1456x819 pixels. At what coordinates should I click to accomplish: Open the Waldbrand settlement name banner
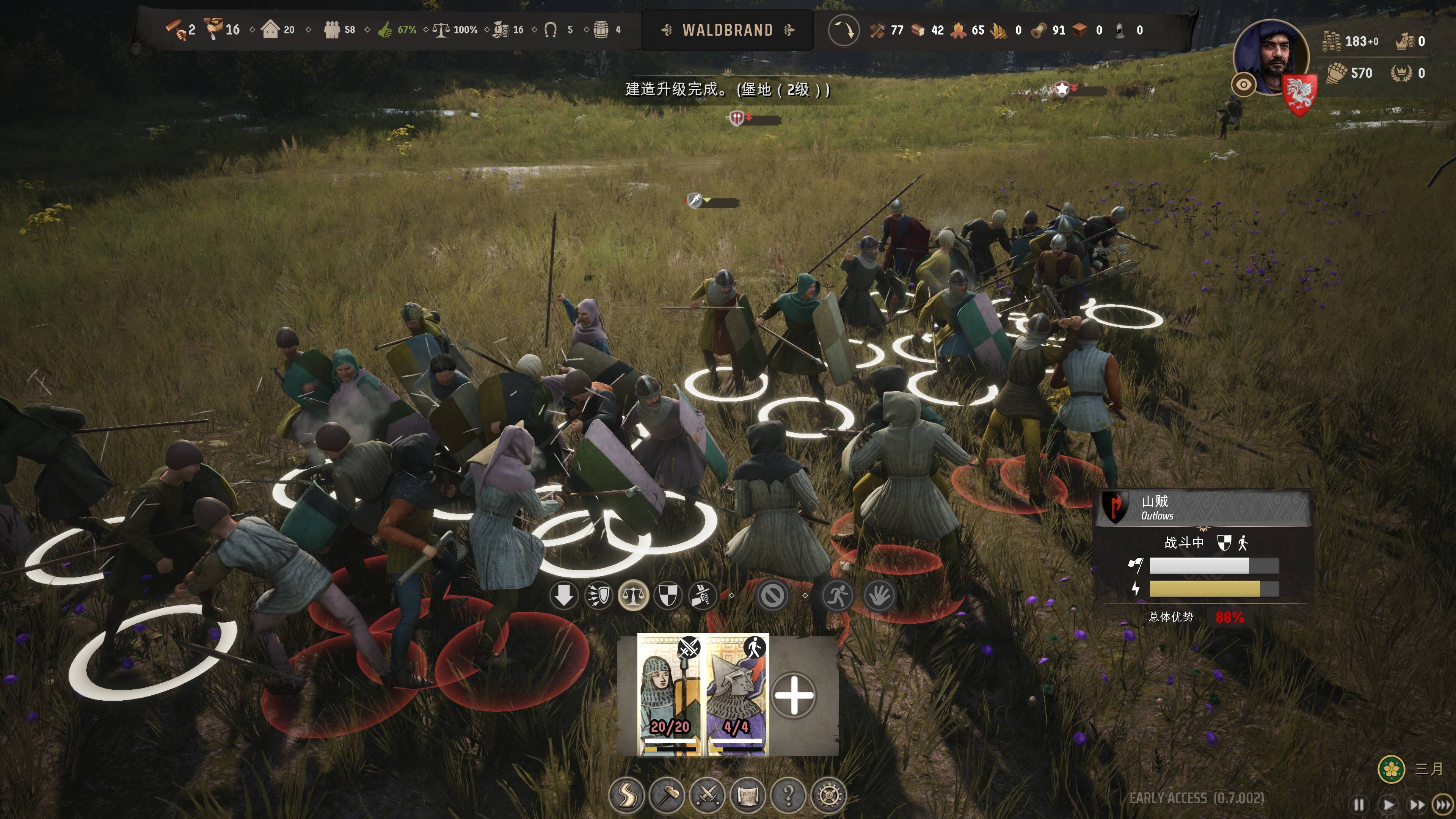728,30
